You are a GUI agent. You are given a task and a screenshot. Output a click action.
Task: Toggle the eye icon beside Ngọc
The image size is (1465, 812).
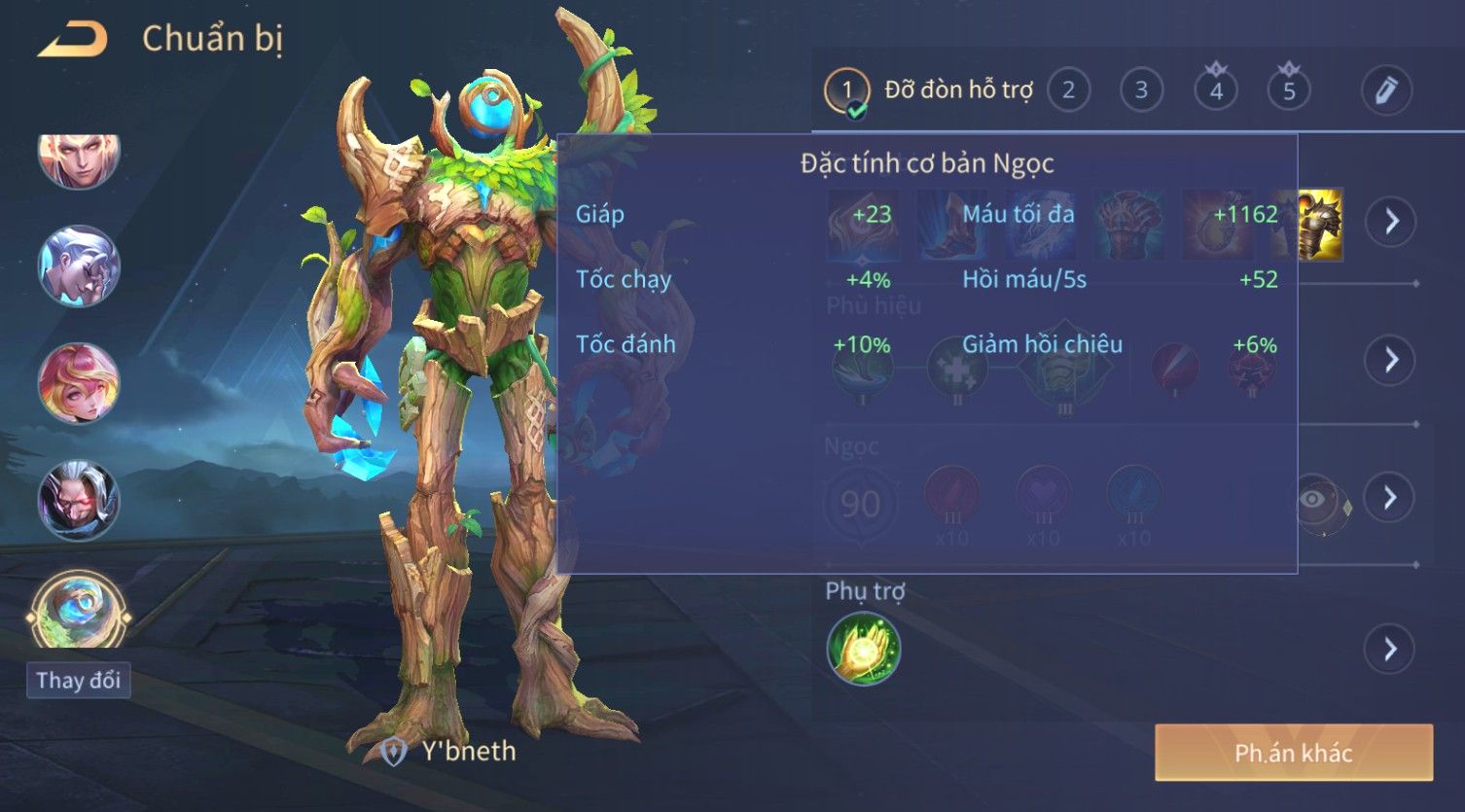tap(1313, 499)
